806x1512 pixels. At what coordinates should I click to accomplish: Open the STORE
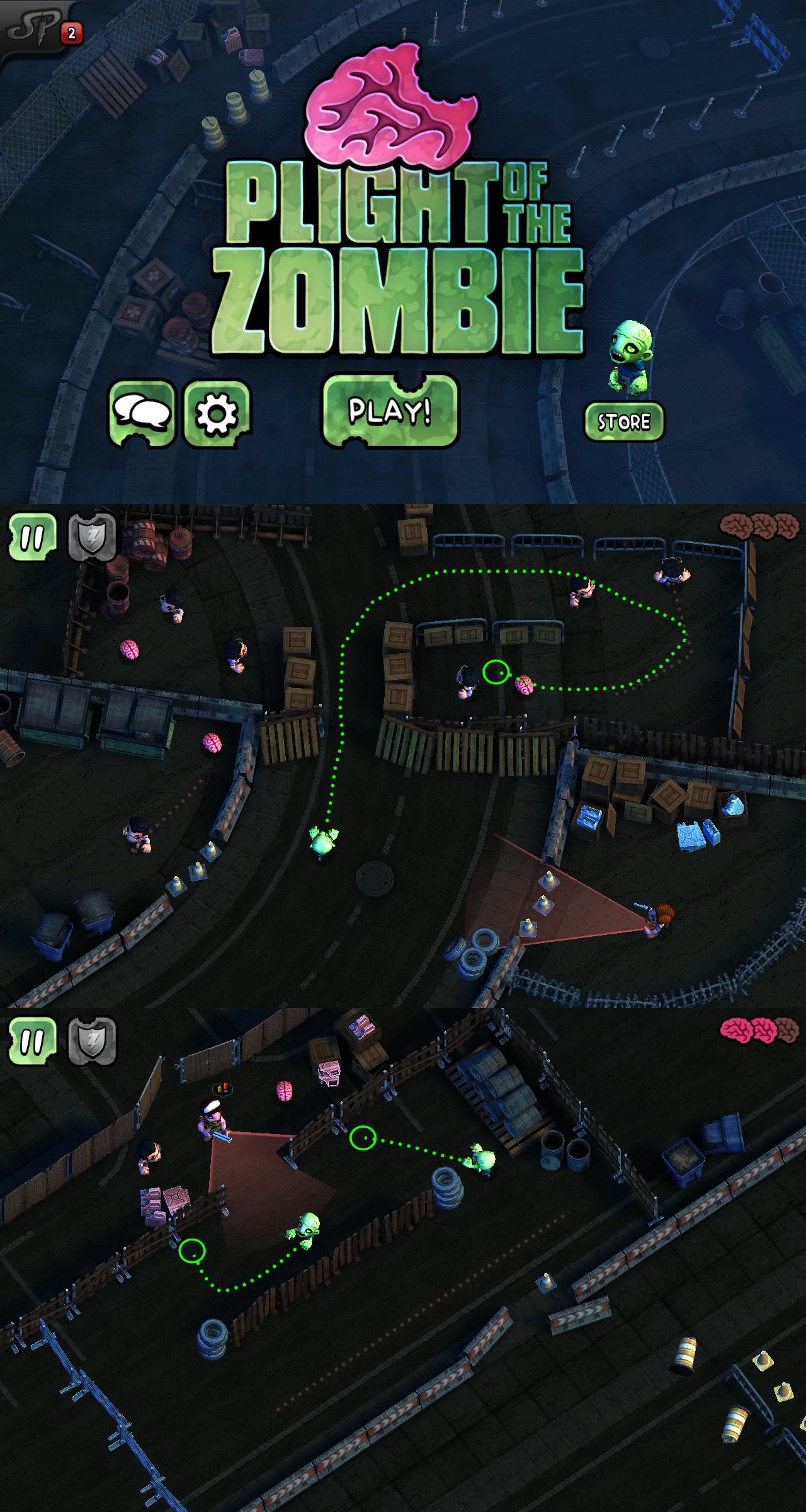(x=624, y=421)
